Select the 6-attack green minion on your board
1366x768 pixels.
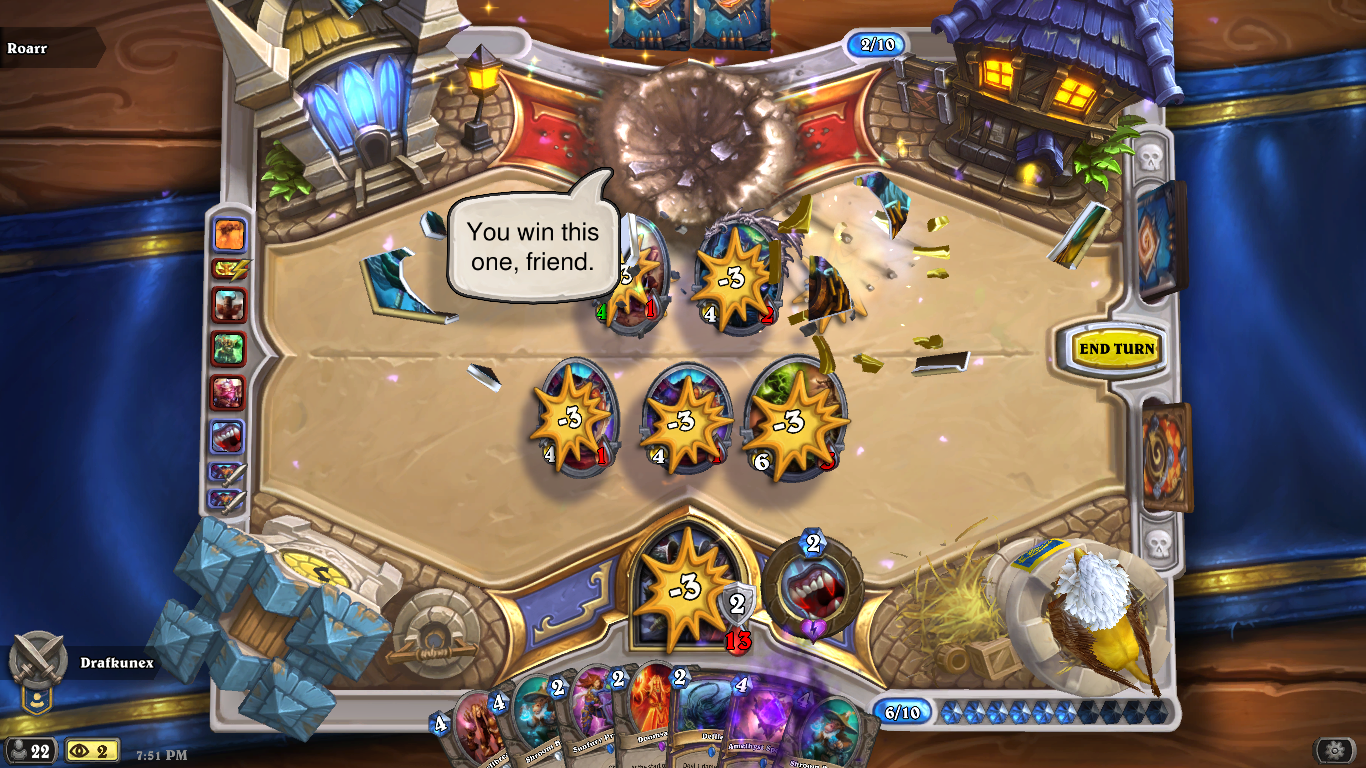pyautogui.click(x=795, y=420)
